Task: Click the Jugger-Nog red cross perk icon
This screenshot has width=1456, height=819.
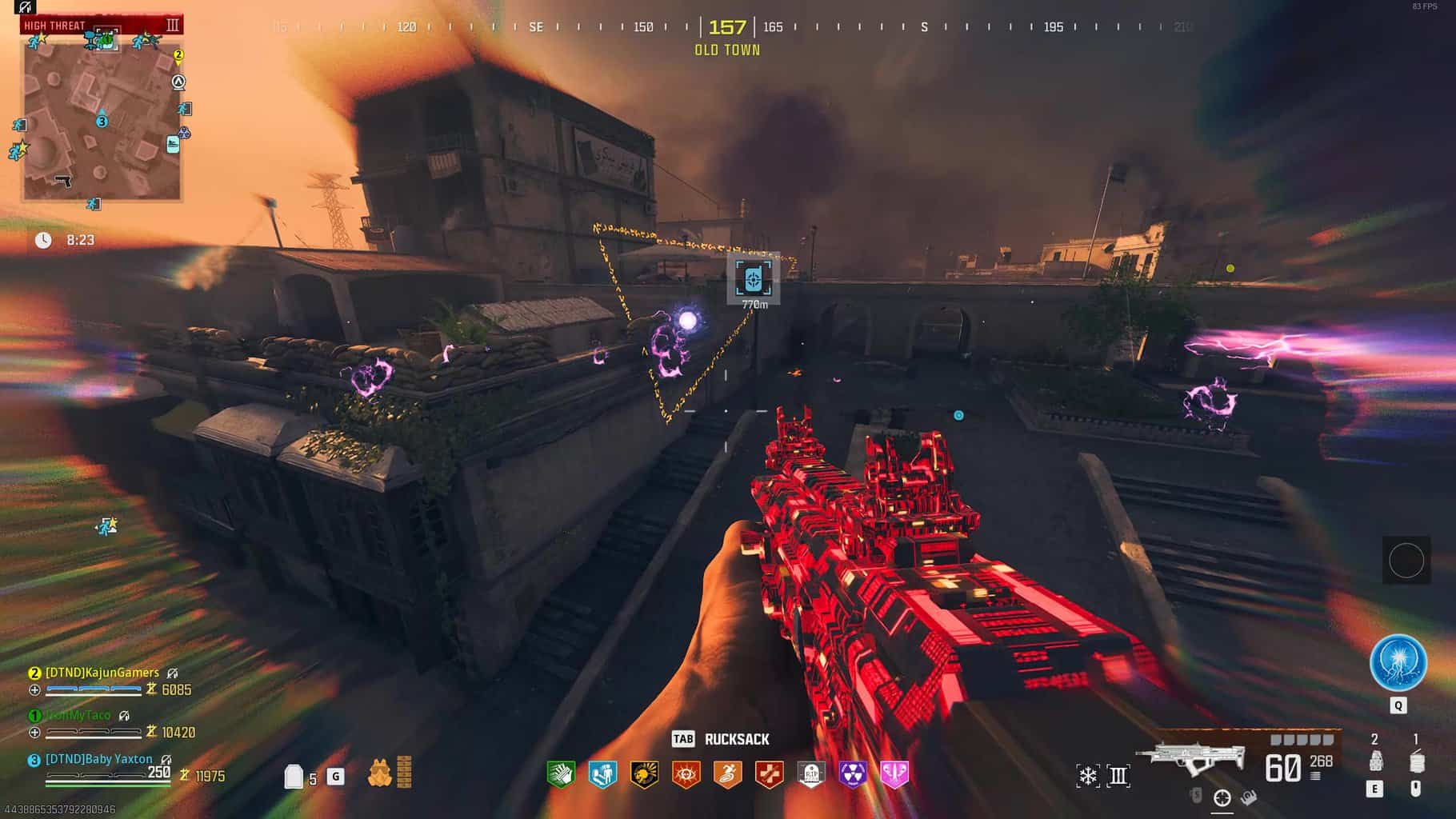Action: pos(769,773)
